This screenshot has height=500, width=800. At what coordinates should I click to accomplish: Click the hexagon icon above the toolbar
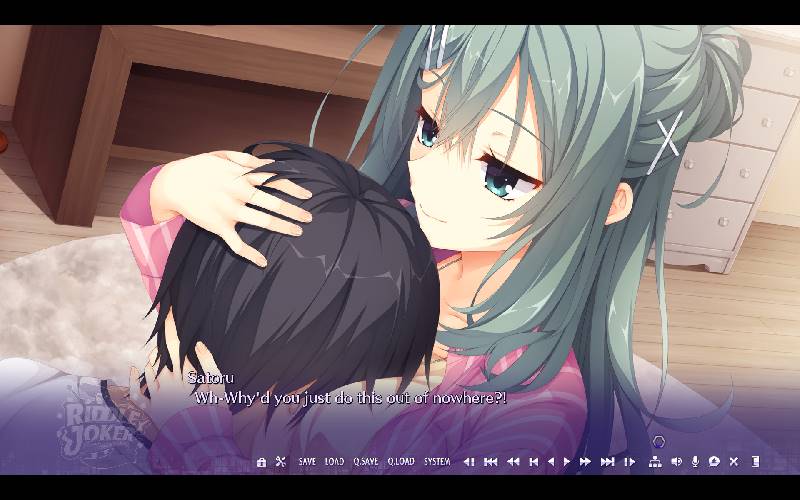coord(658,441)
